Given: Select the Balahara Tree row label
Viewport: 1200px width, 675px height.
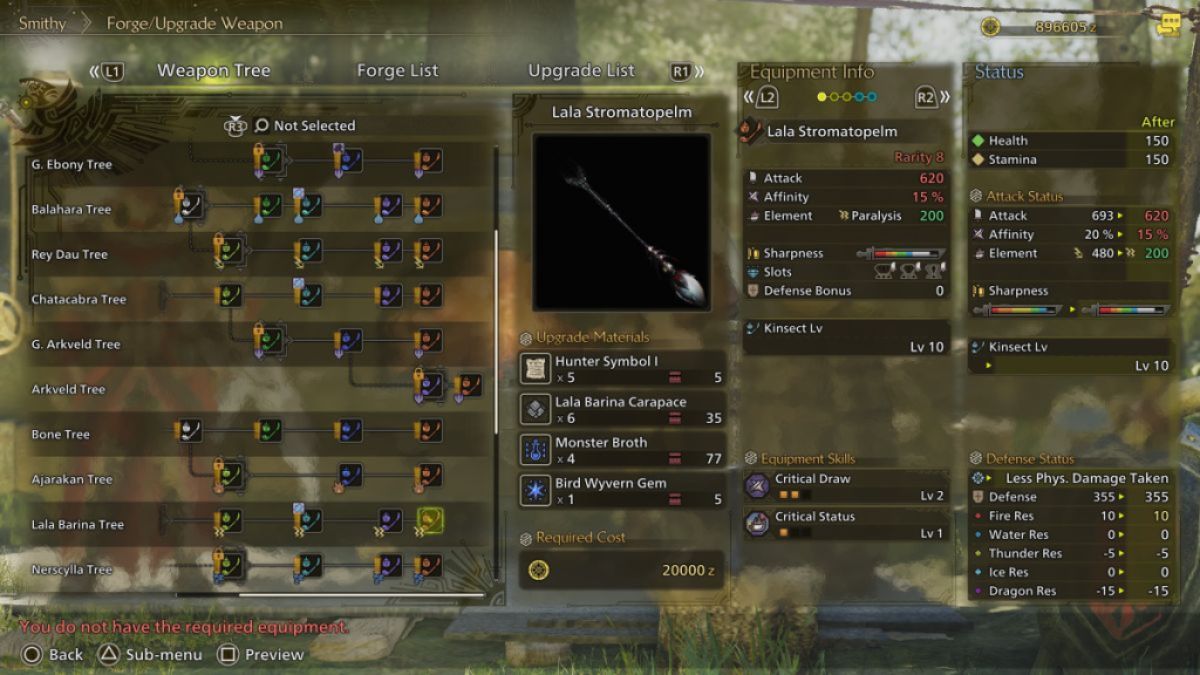Looking at the screenshot, I should point(71,209).
